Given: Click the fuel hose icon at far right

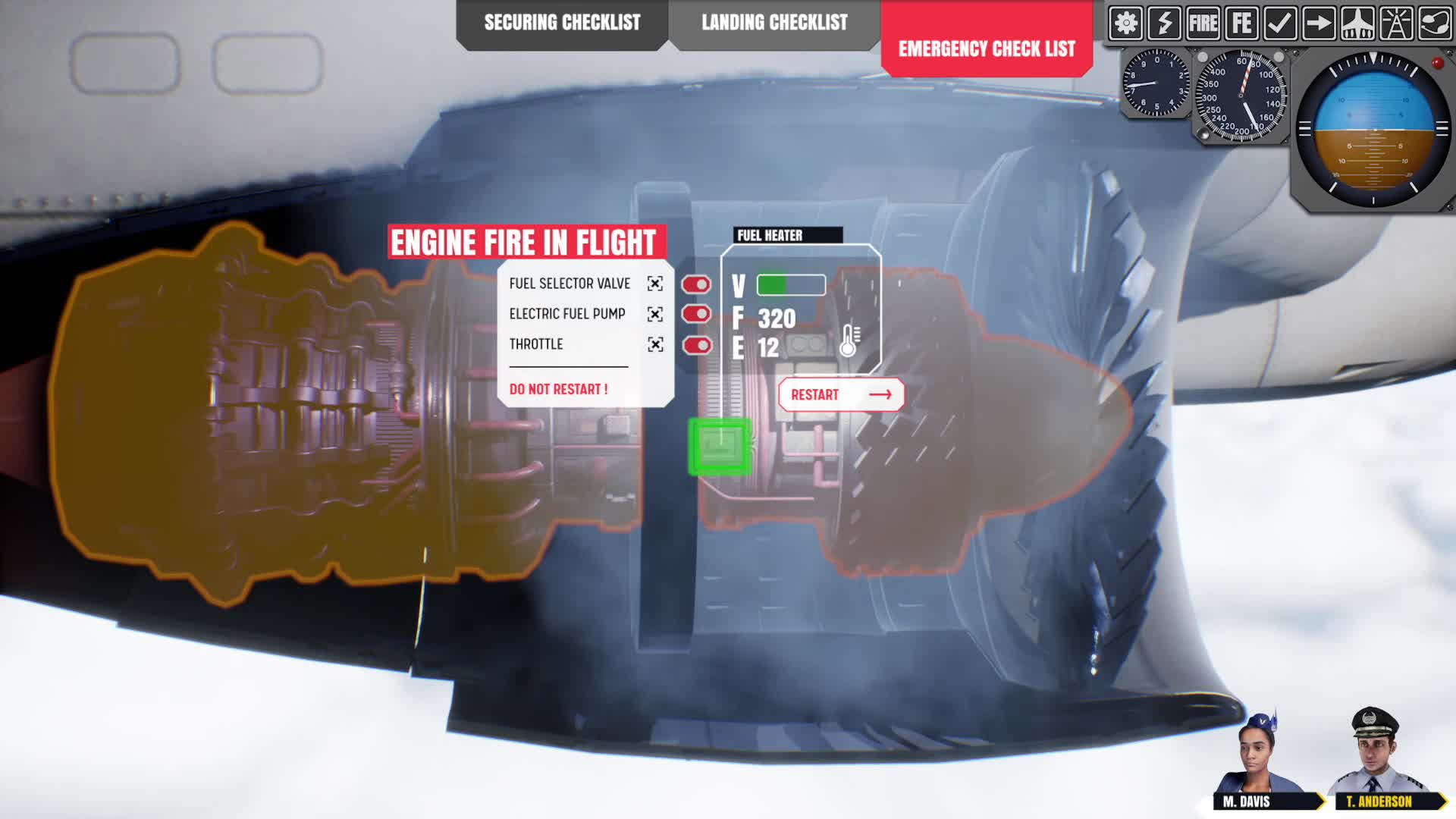Looking at the screenshot, I should tap(1433, 24).
